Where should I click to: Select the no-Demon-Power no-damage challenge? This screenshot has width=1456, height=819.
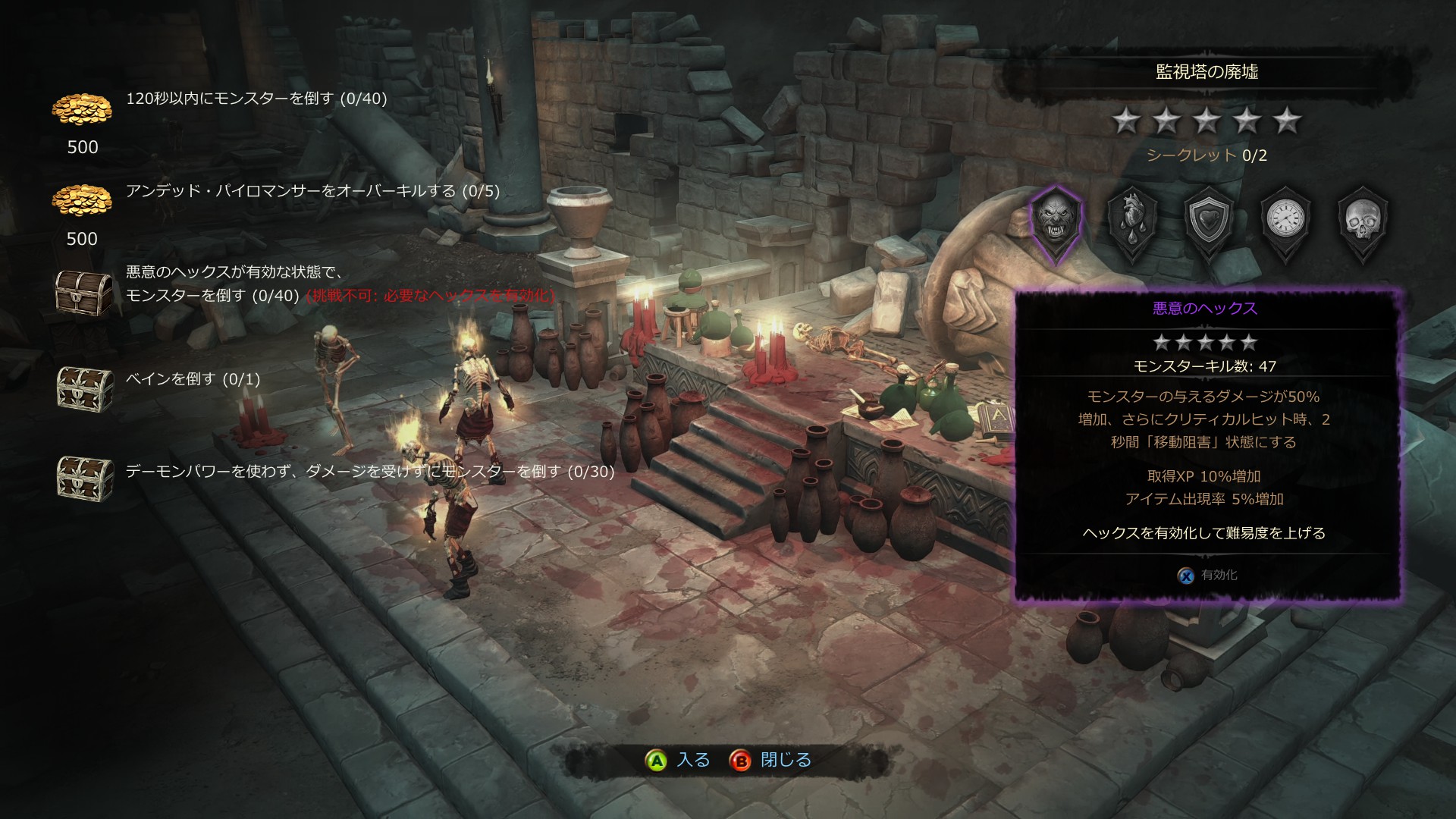(x=369, y=472)
